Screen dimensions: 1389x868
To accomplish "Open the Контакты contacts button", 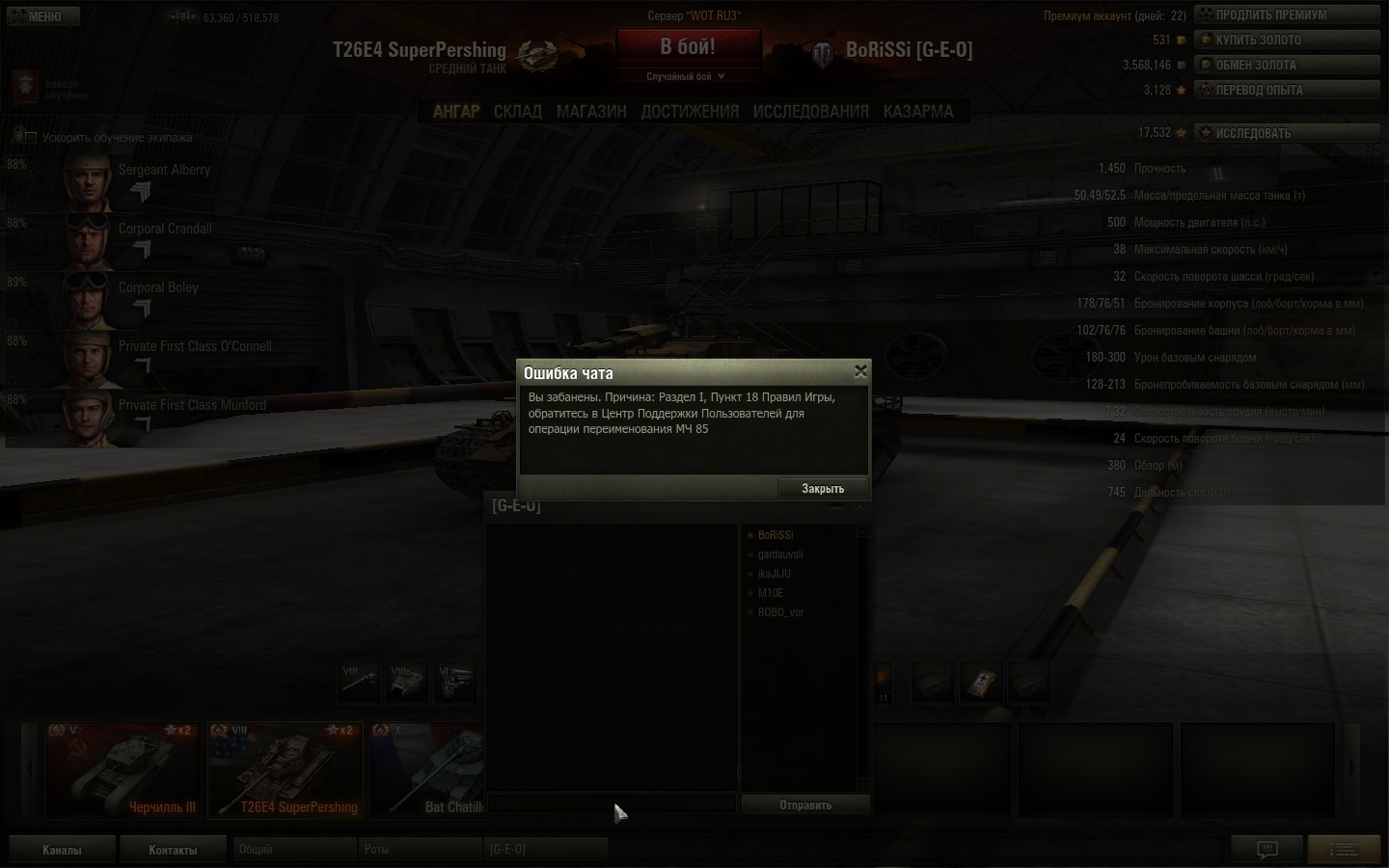I will (173, 850).
